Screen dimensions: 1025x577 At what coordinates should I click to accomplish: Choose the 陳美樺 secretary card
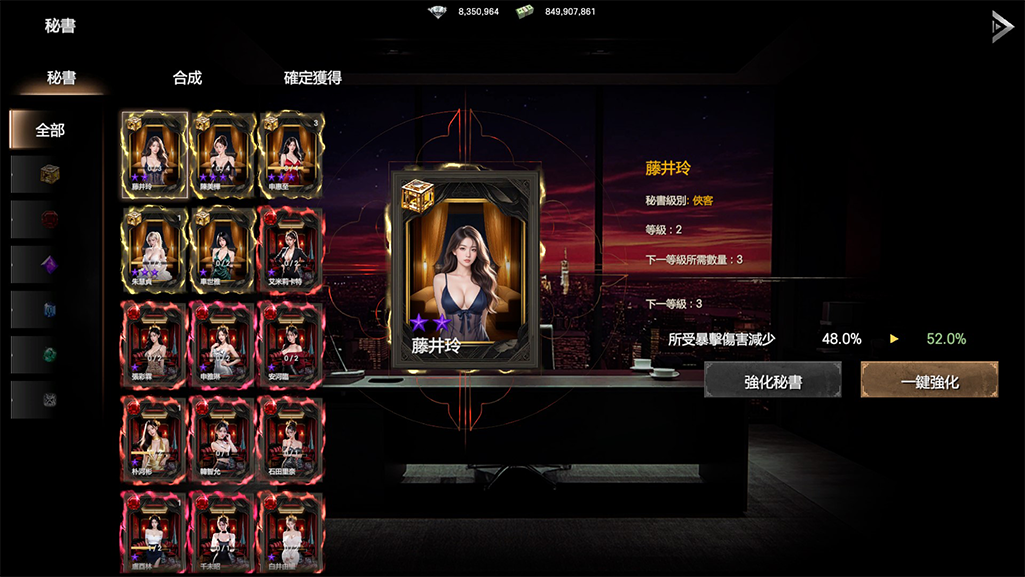222,152
